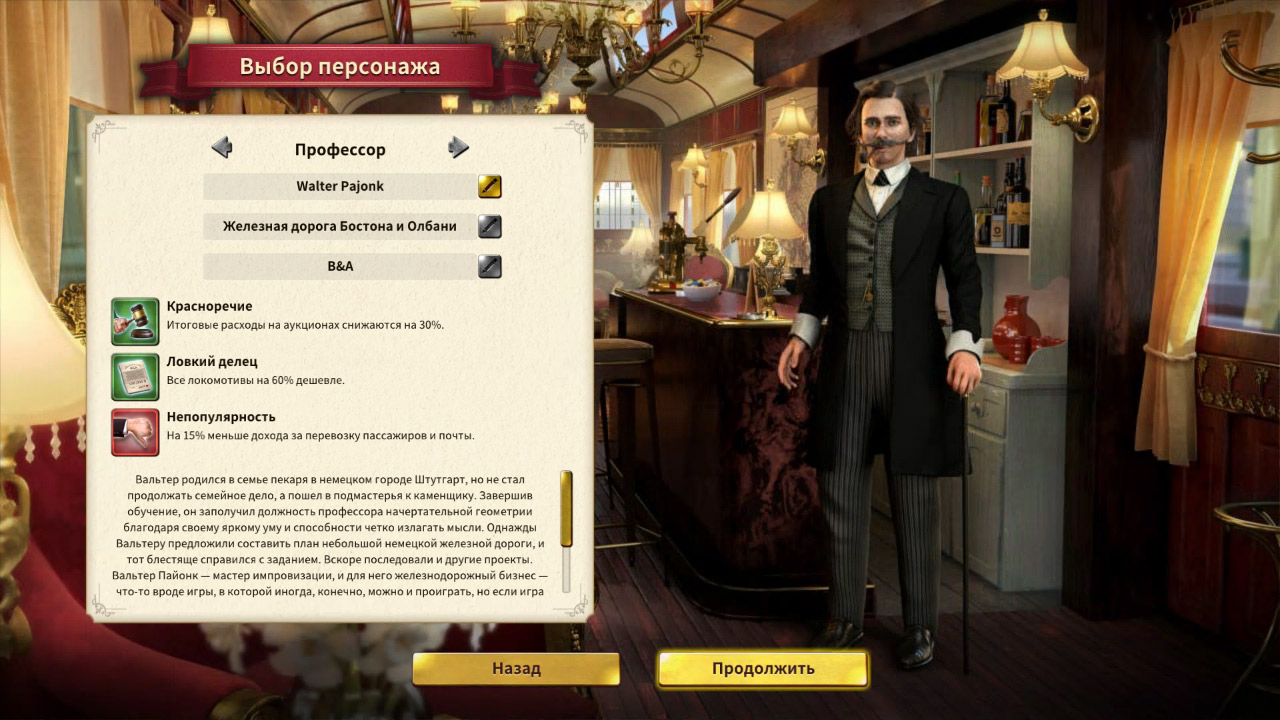Click the right arrow to view next character
The width and height of the screenshot is (1280, 720).
[x=460, y=147]
